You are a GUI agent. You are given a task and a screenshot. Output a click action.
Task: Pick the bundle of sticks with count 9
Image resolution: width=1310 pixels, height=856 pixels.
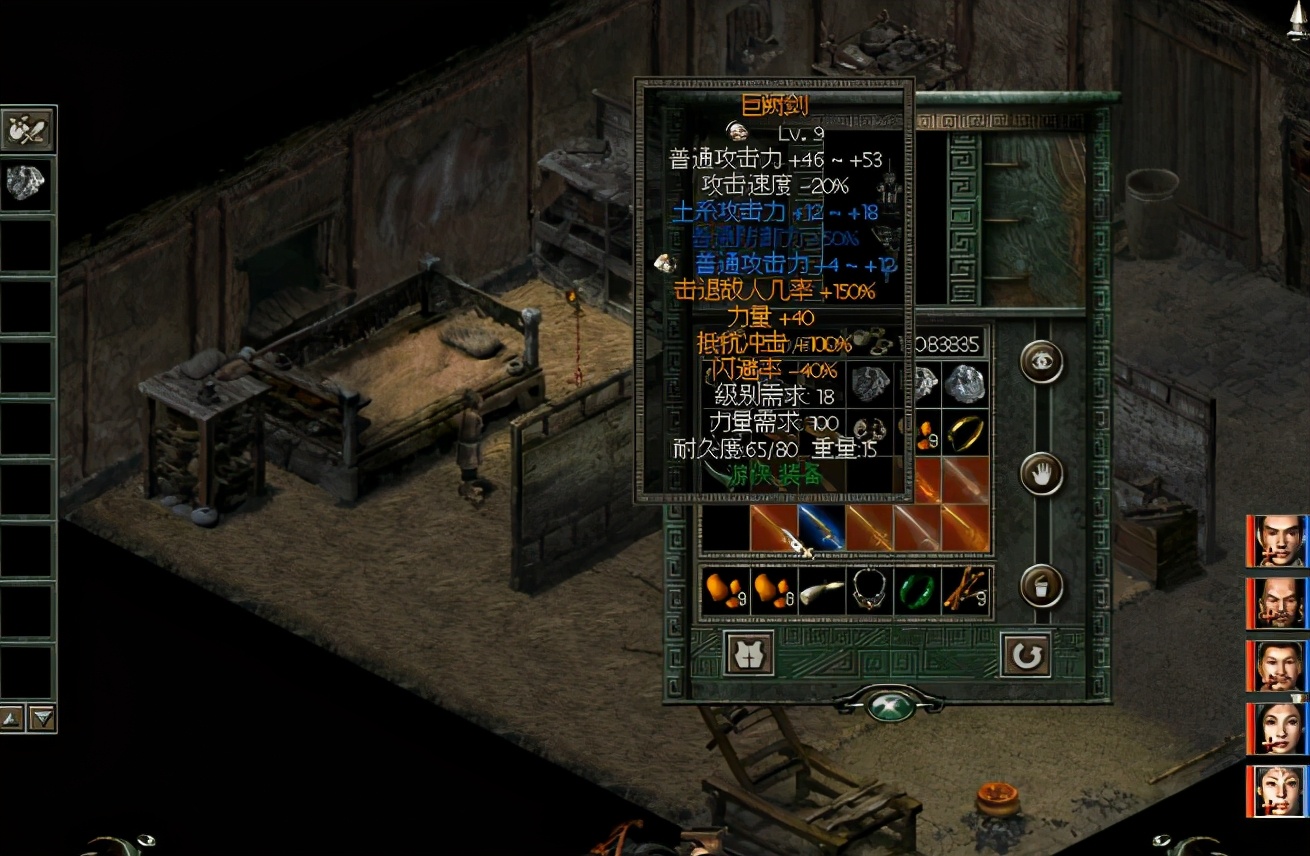click(x=966, y=590)
